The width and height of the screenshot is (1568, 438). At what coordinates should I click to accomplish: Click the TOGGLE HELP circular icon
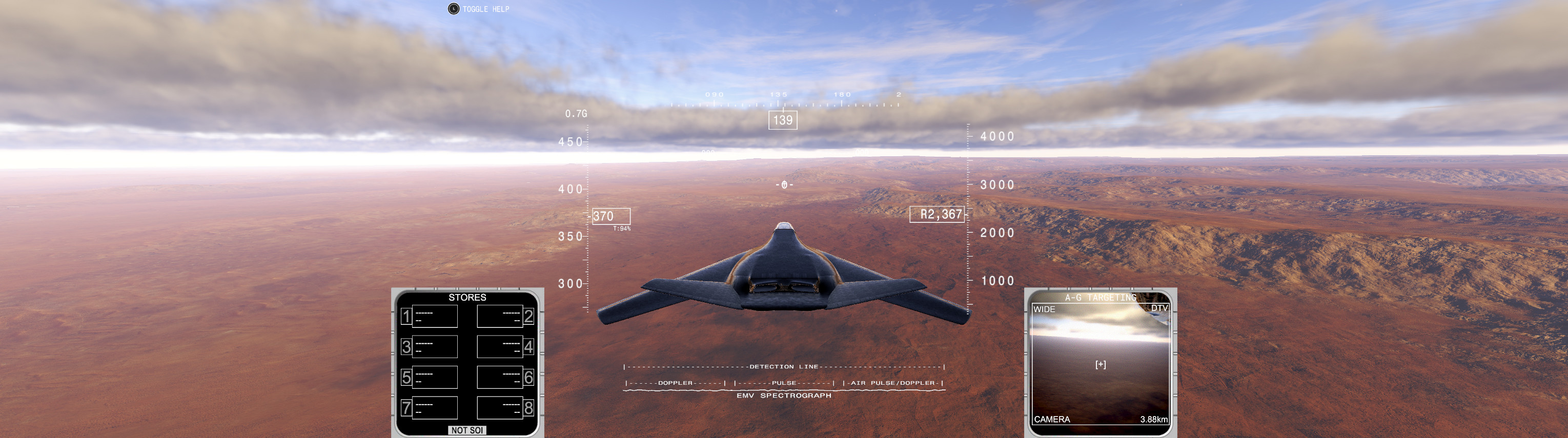(x=453, y=9)
